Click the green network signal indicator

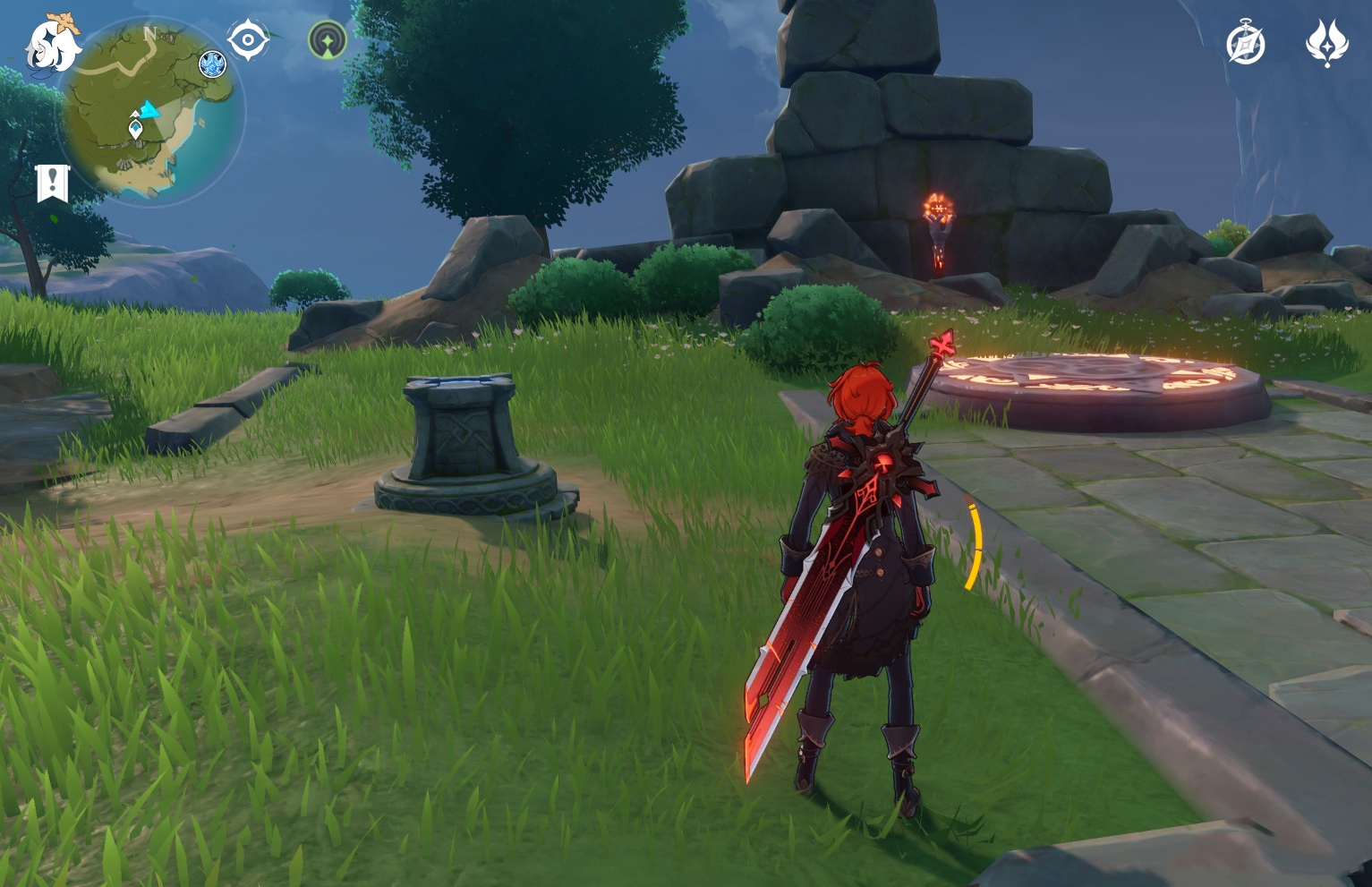(x=328, y=40)
